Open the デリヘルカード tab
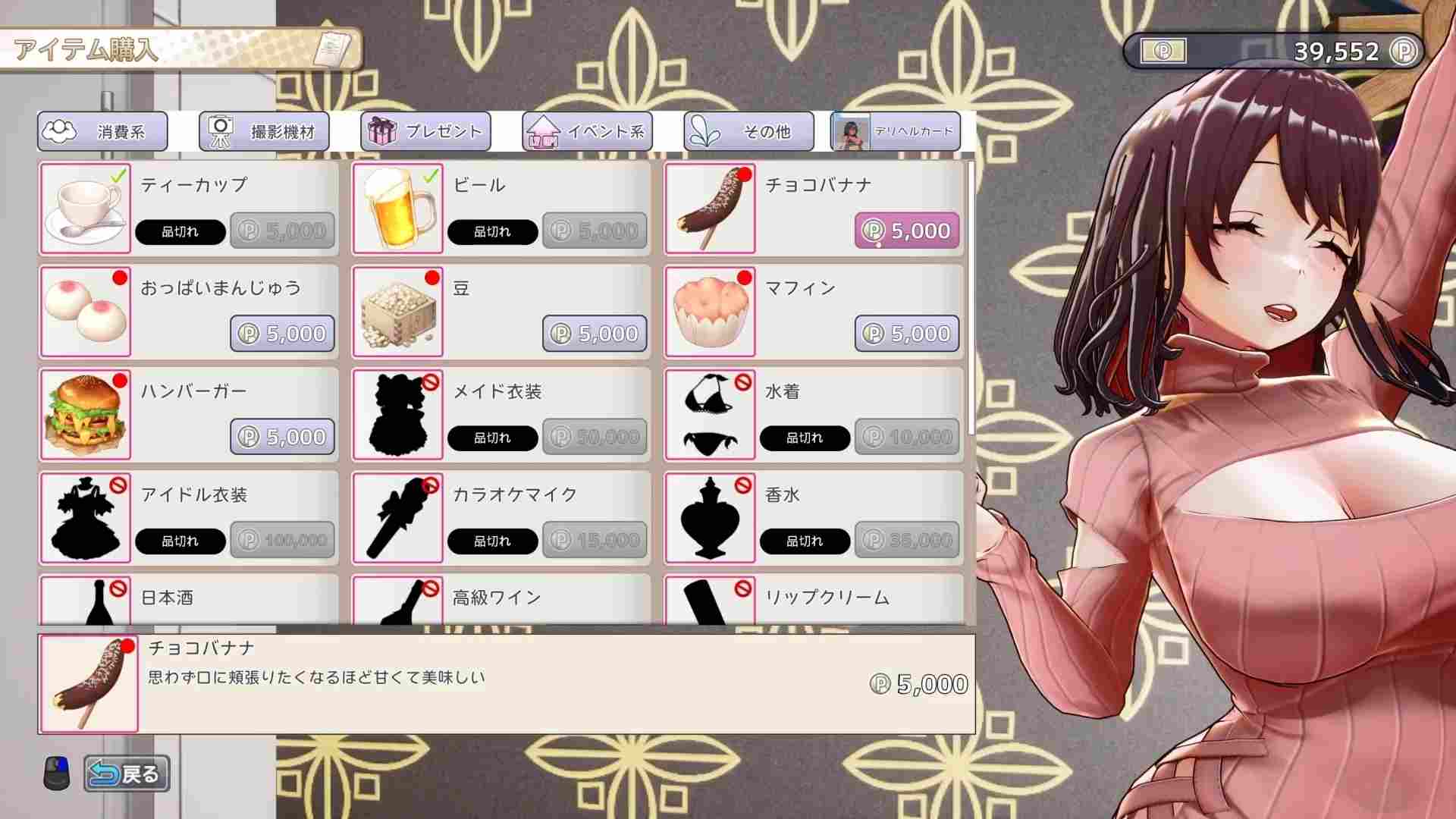This screenshot has height=819, width=1456. [x=893, y=130]
